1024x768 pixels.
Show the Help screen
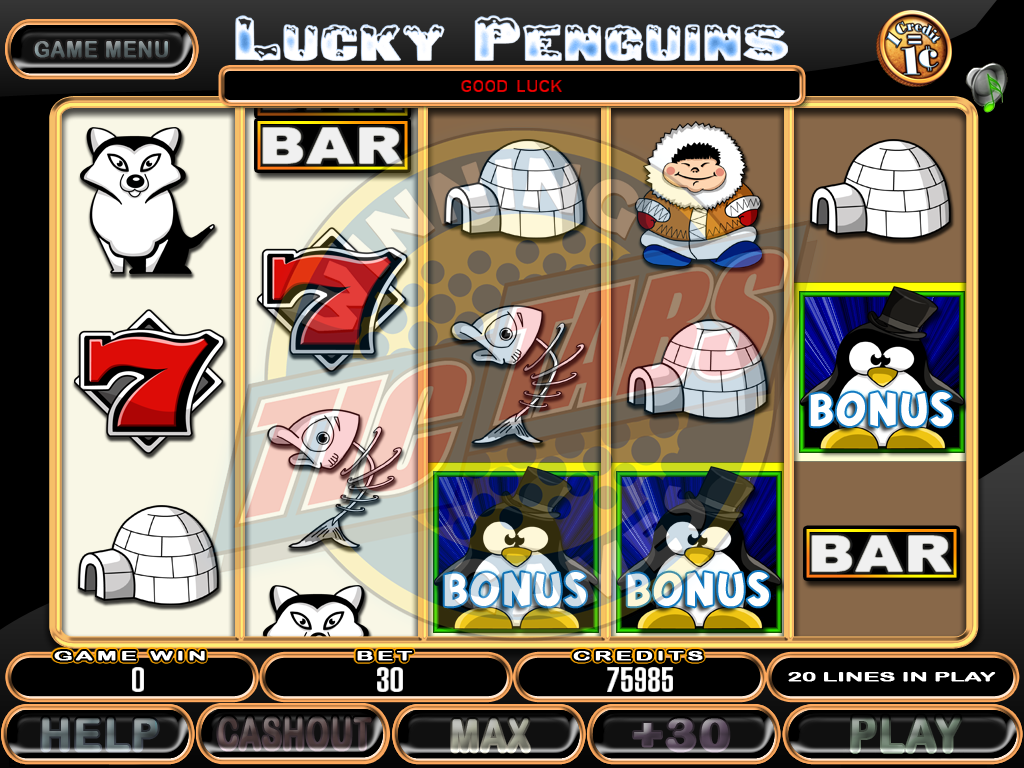coord(98,735)
